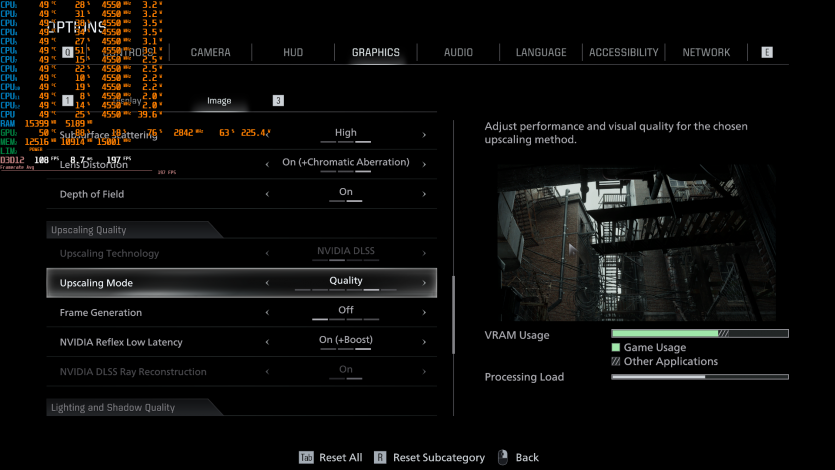Click the right arrow for Frame Generation
The height and width of the screenshot is (470, 835).
pos(424,313)
